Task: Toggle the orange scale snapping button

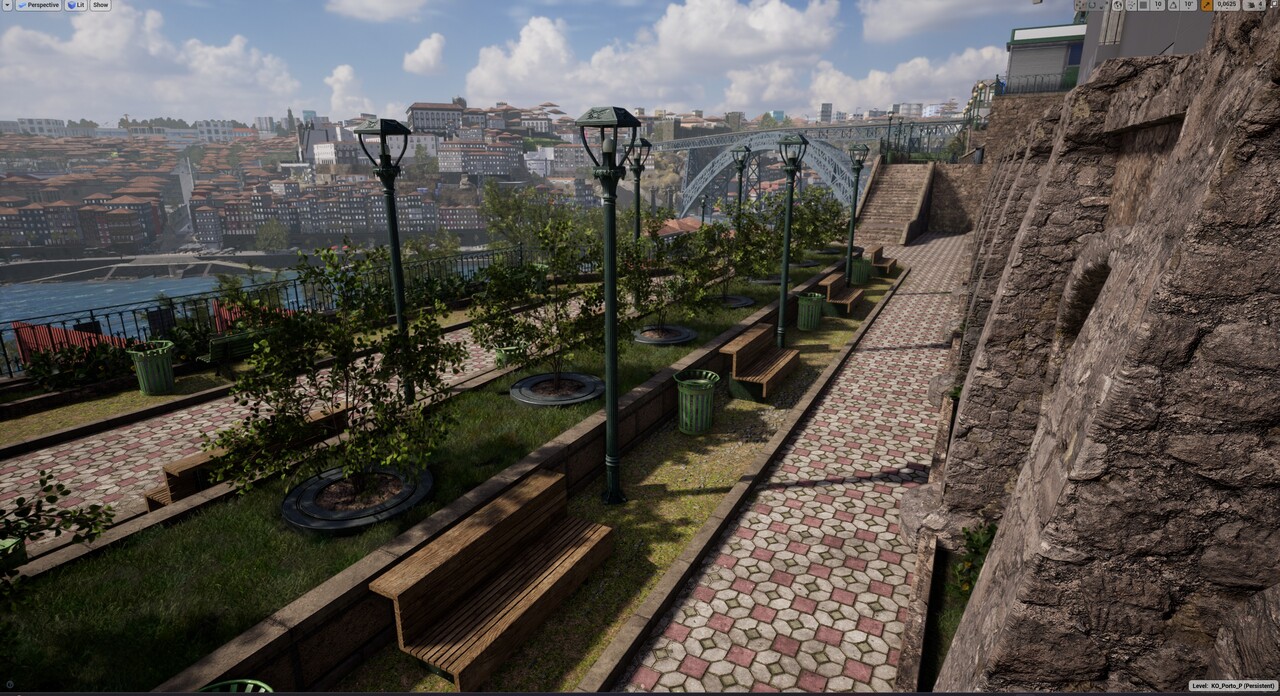Action: pos(1207,5)
